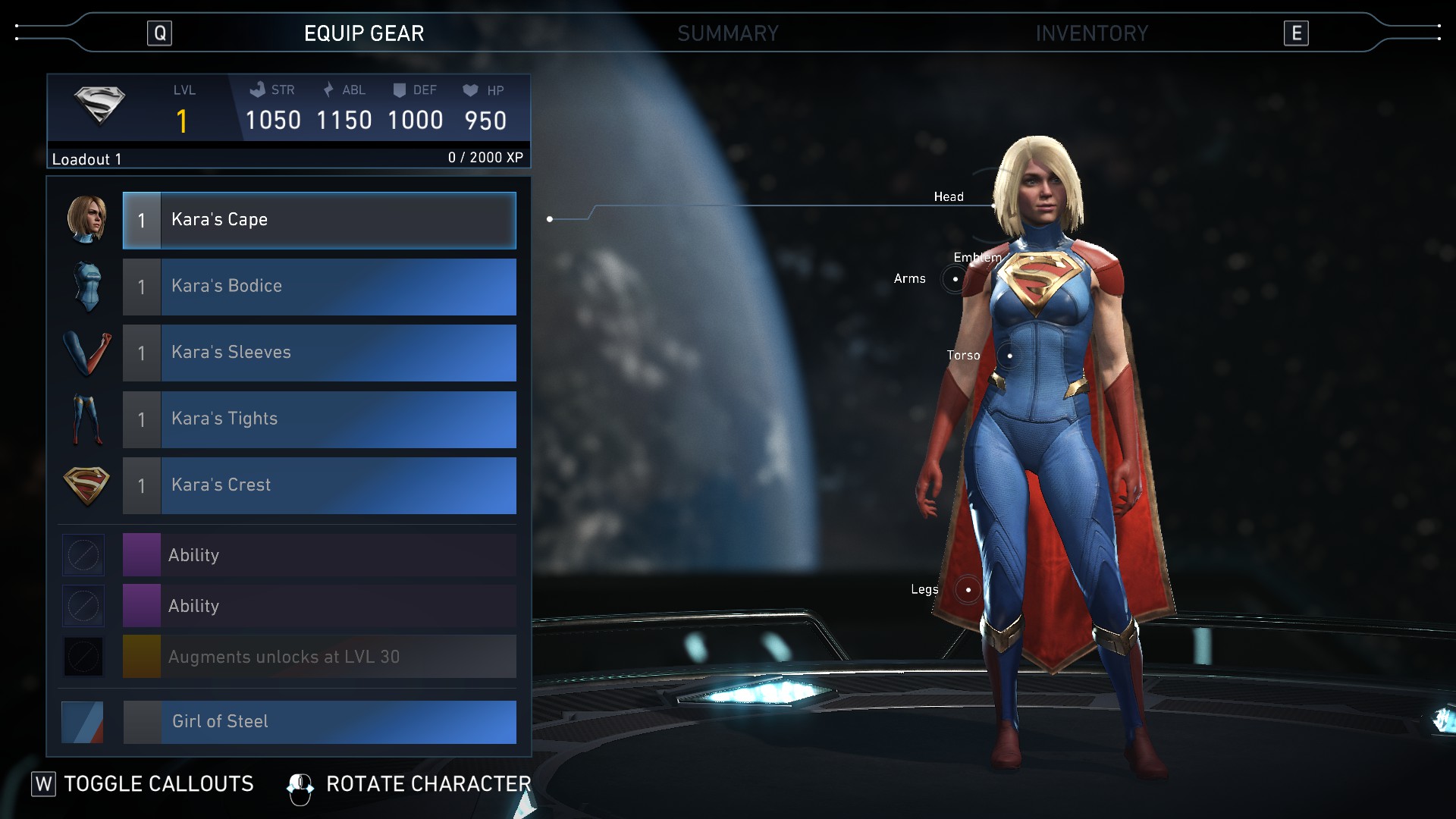Viewport: 1456px width, 819px height.
Task: Click the Head callout on character
Action: [x=949, y=197]
